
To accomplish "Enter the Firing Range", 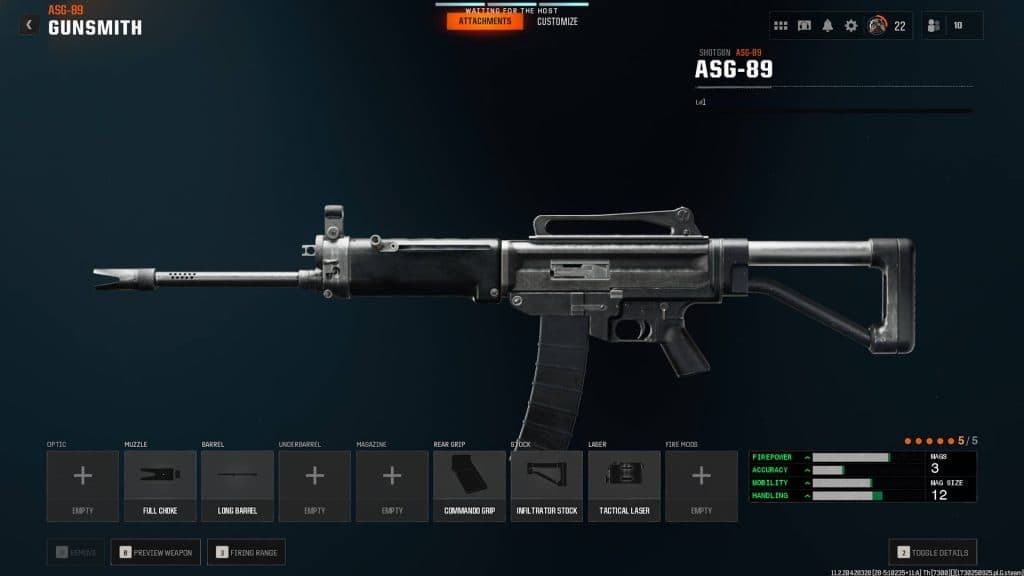I will pos(246,551).
